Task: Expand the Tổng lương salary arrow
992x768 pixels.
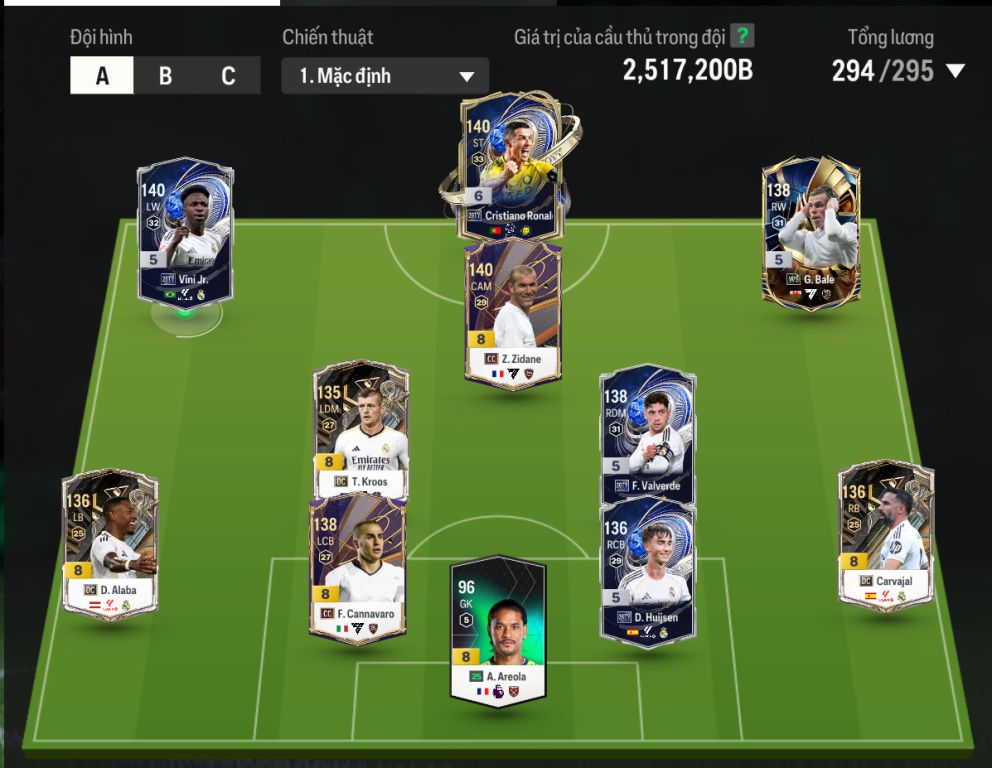Action: coord(955,71)
